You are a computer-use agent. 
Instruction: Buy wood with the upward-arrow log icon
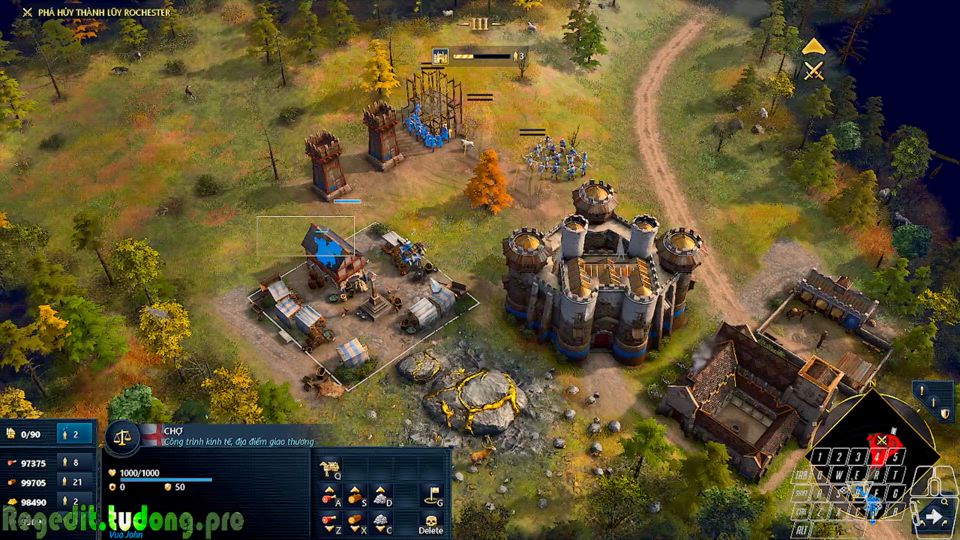click(x=355, y=494)
